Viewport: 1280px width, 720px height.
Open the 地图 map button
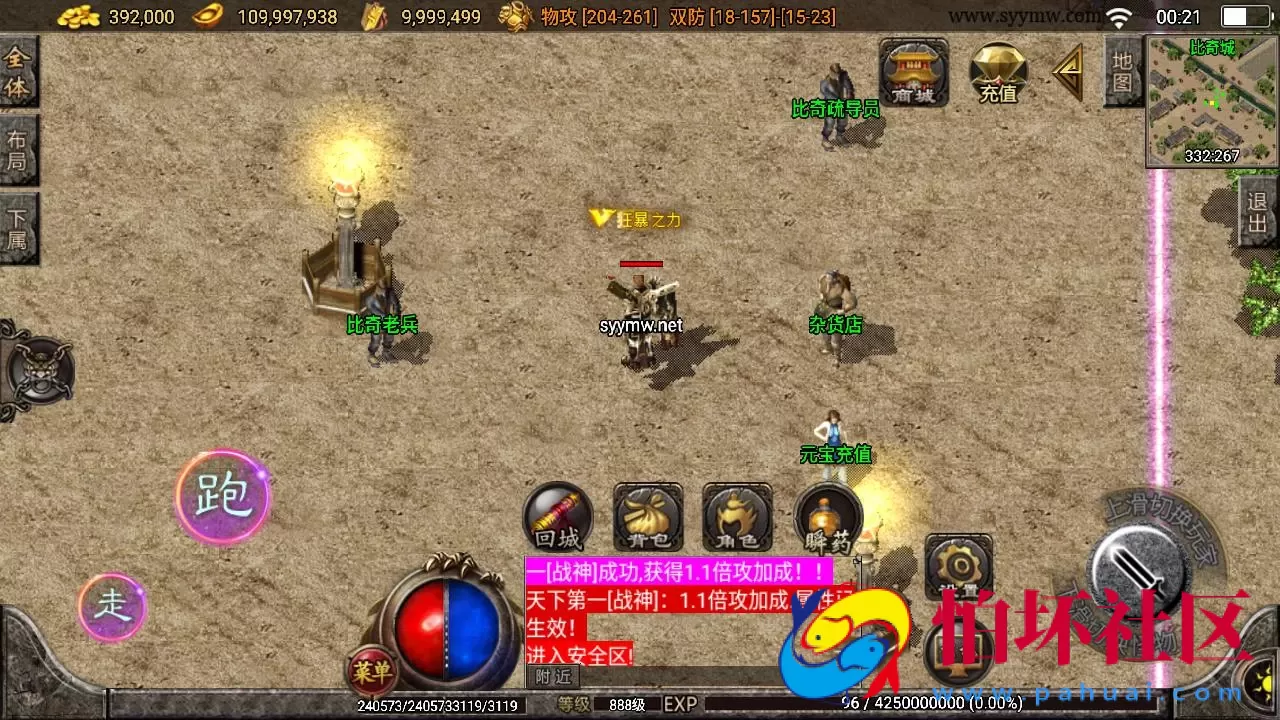pyautogui.click(x=1125, y=70)
